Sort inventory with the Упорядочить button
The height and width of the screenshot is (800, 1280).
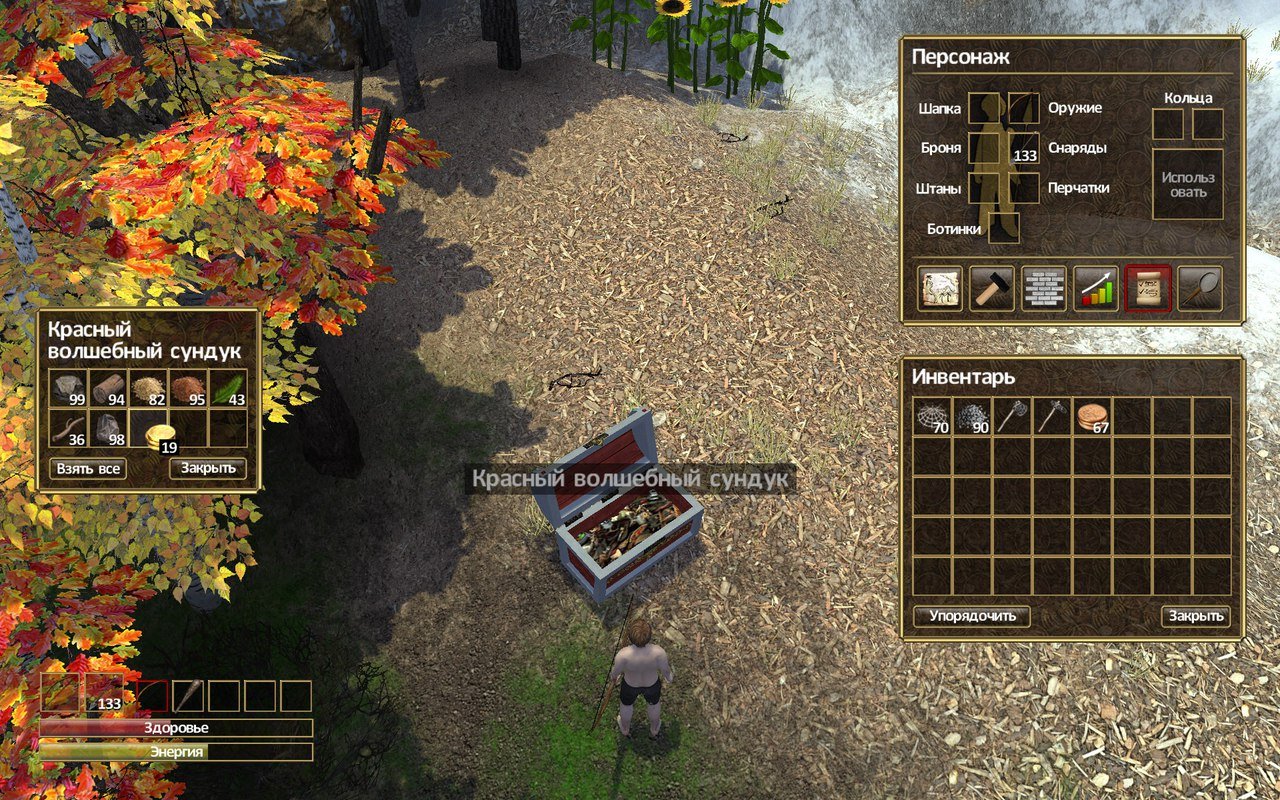[971, 616]
